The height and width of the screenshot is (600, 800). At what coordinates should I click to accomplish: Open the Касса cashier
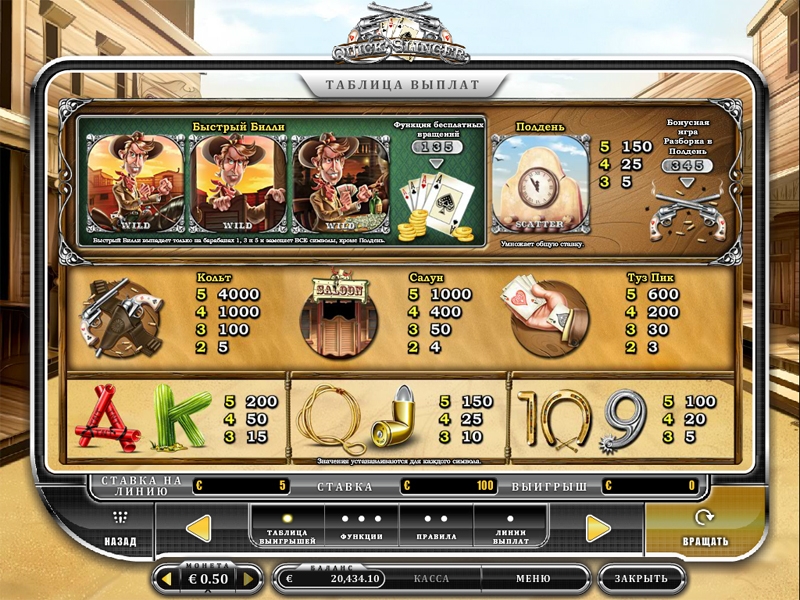click(x=431, y=579)
